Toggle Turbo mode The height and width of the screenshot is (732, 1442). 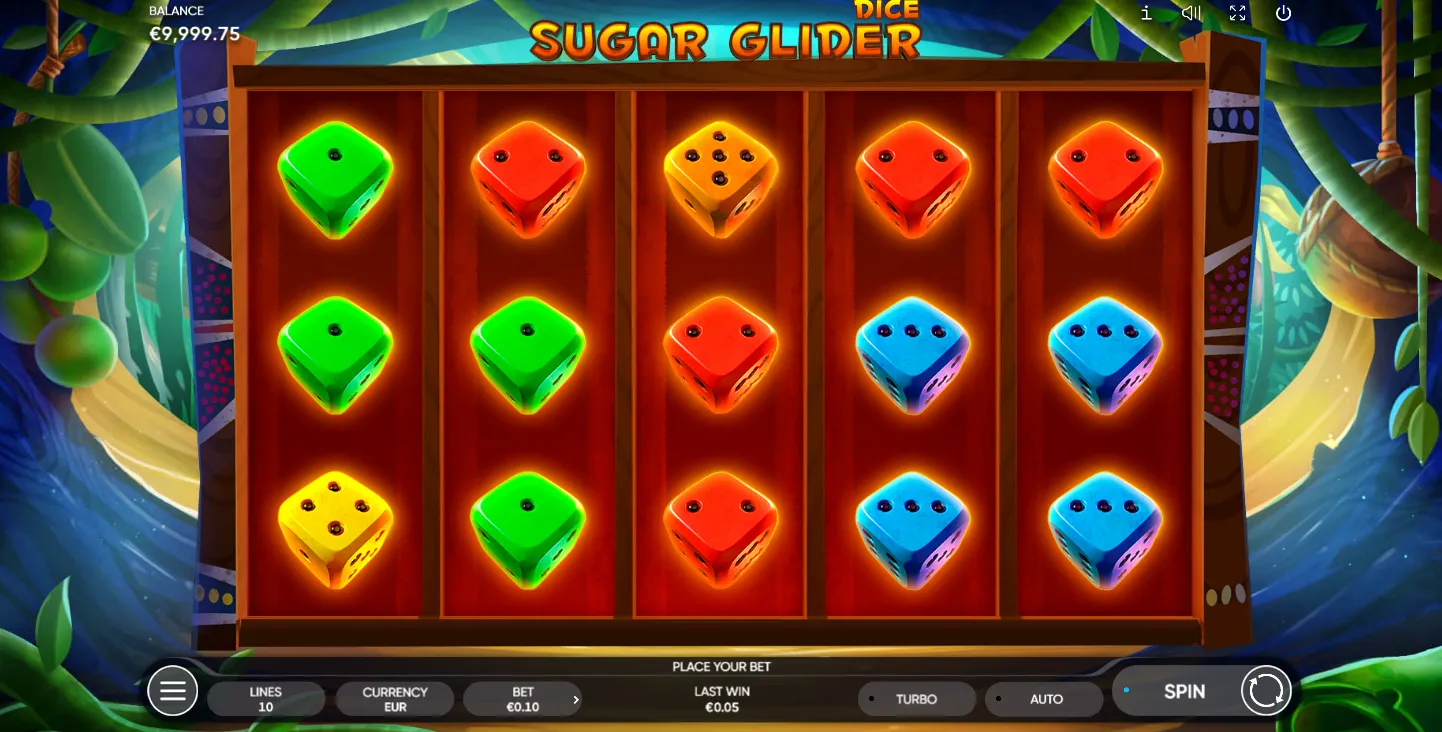(916, 699)
